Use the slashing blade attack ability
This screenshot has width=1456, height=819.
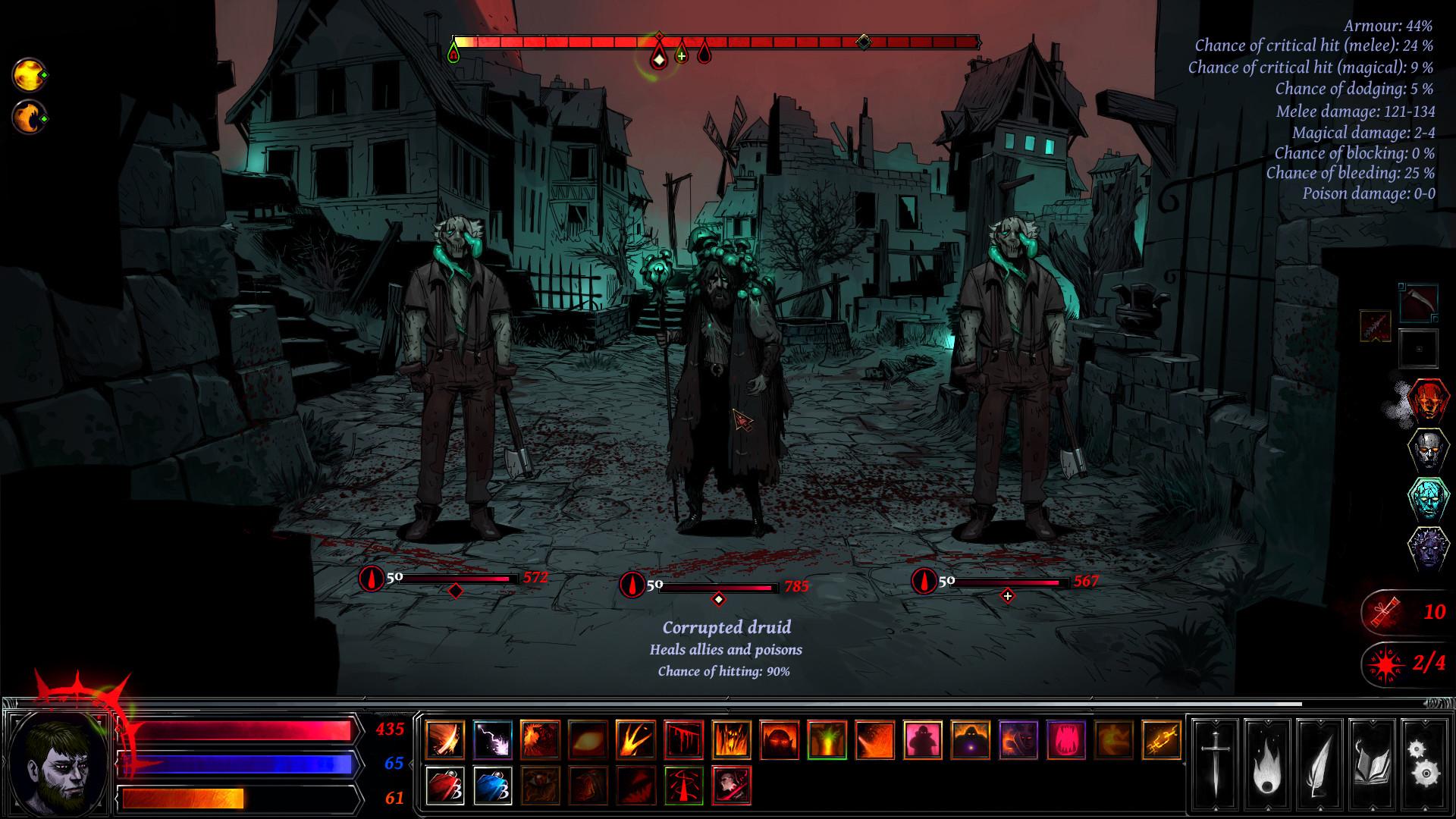(444, 739)
